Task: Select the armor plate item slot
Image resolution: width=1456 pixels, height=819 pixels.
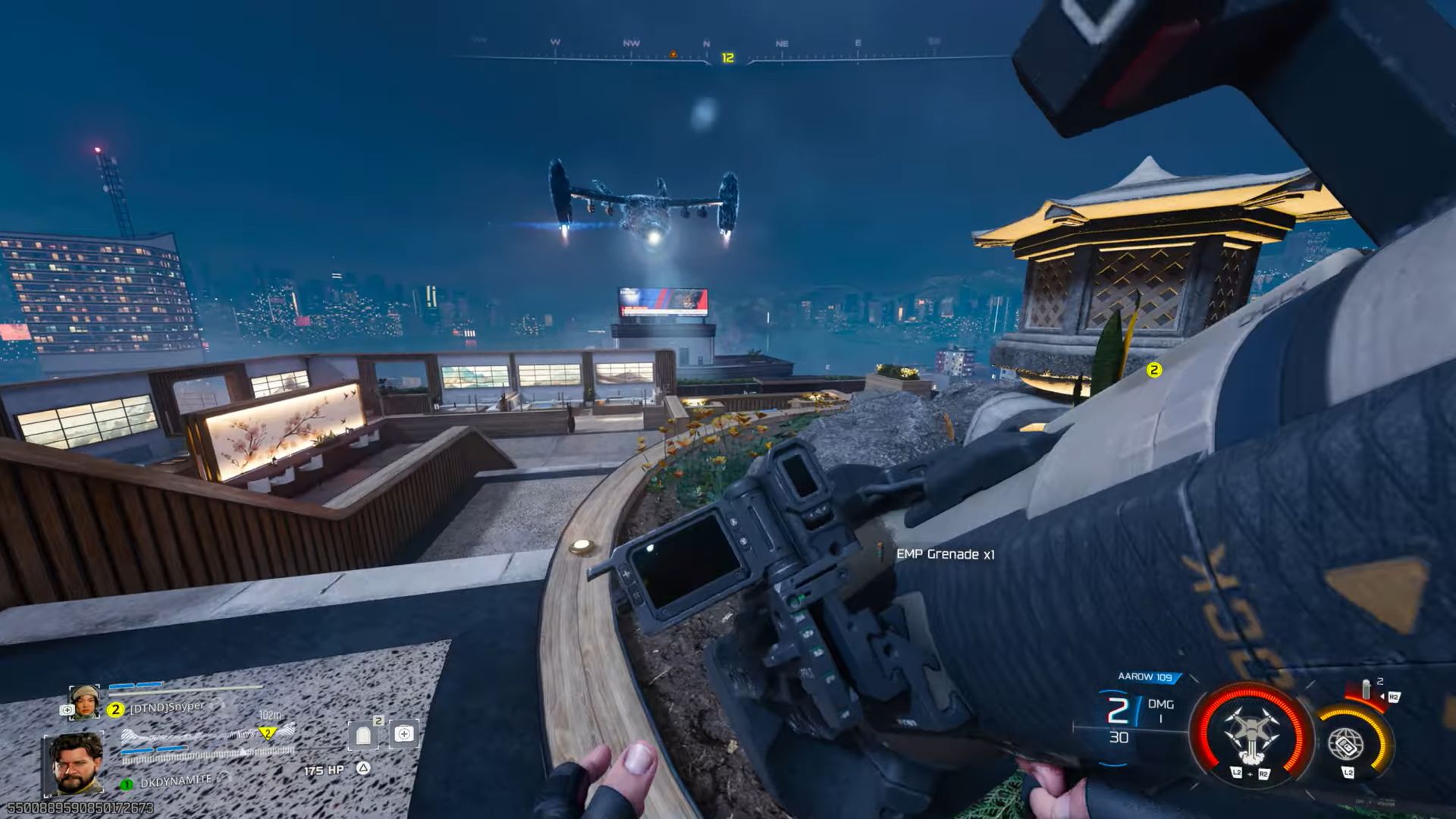Action: coord(364,734)
